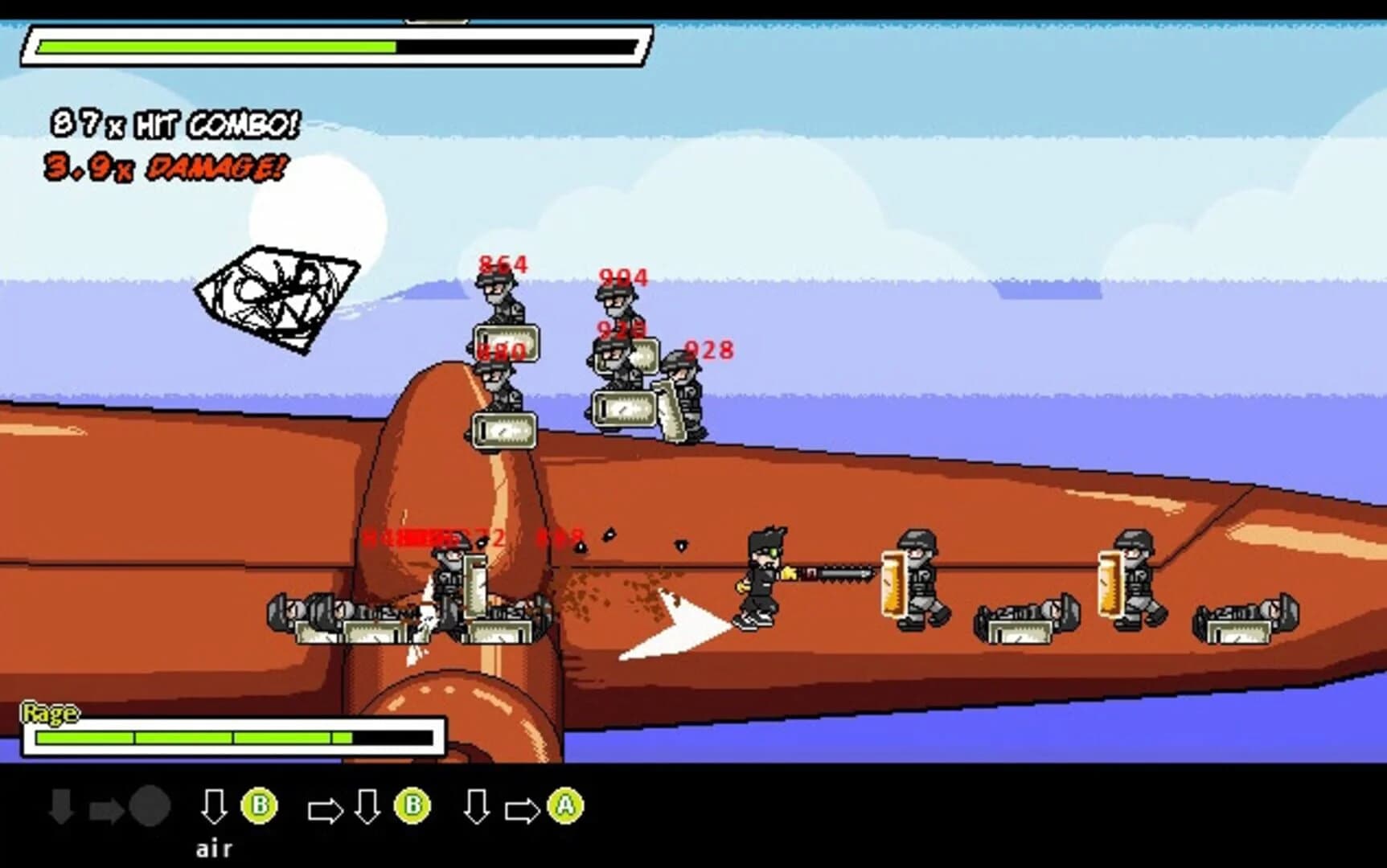Click the green B button icon after the down arrow
Screen dimensions: 1387x868
coord(258,805)
